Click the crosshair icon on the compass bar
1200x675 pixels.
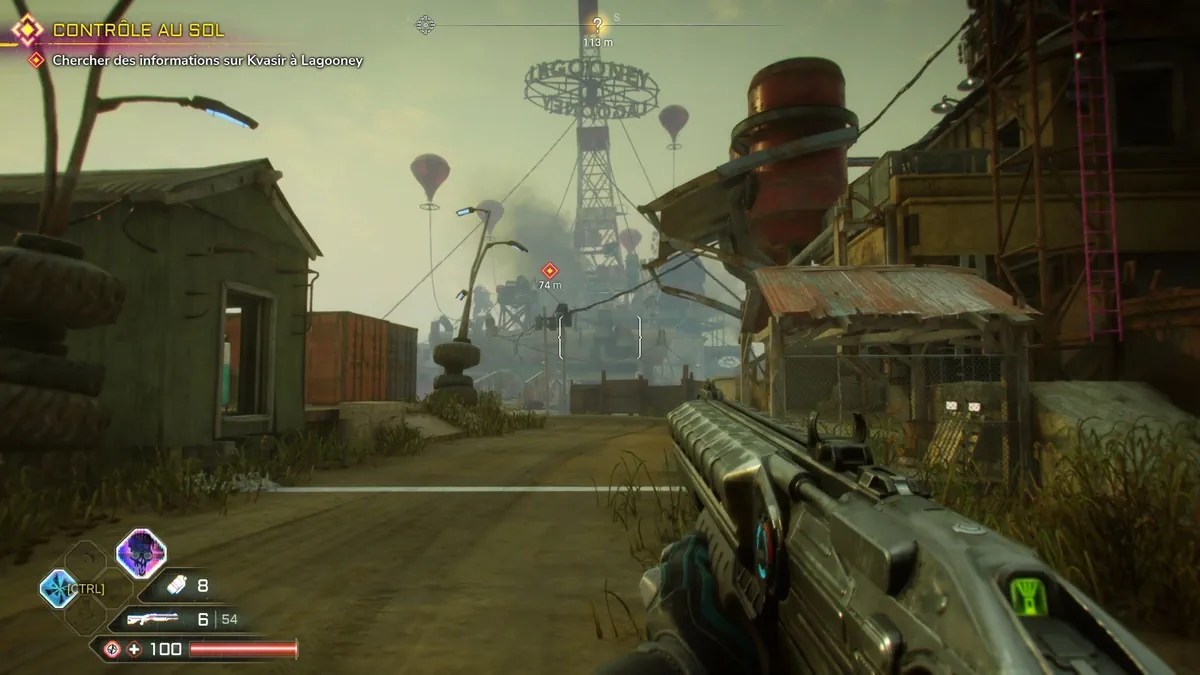tap(425, 25)
